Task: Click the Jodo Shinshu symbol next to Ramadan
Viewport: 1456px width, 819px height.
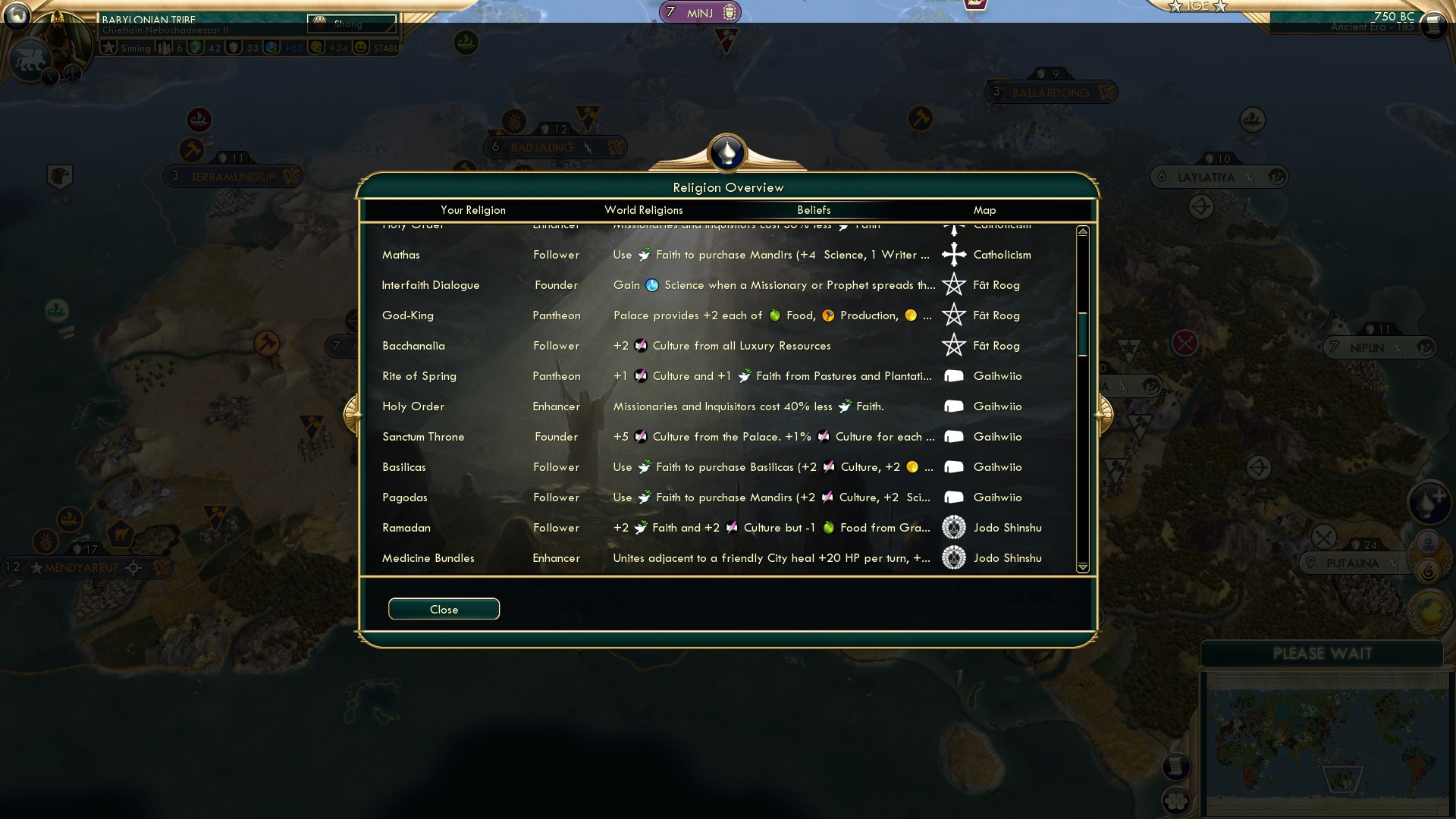Action: [x=953, y=527]
